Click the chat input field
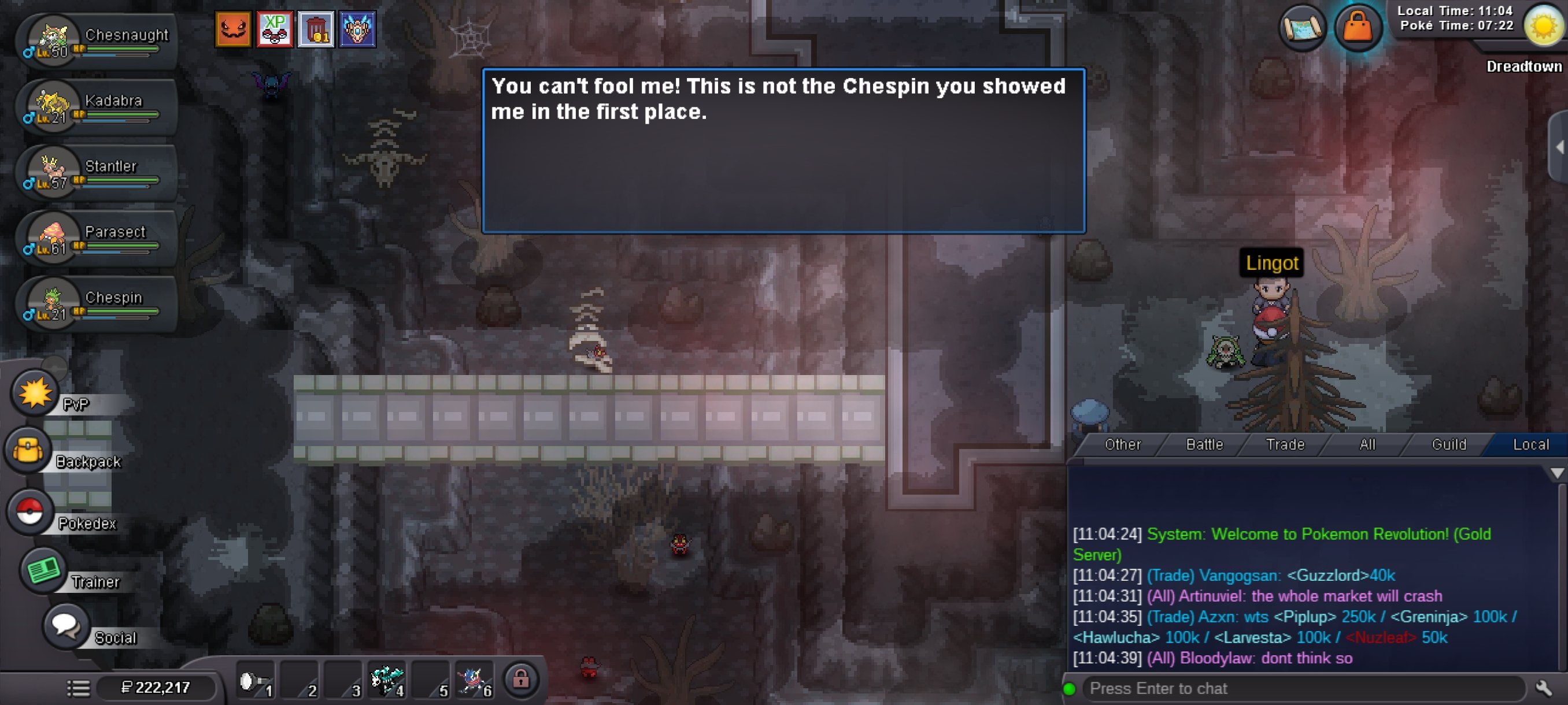The image size is (1568, 705). [1303, 689]
